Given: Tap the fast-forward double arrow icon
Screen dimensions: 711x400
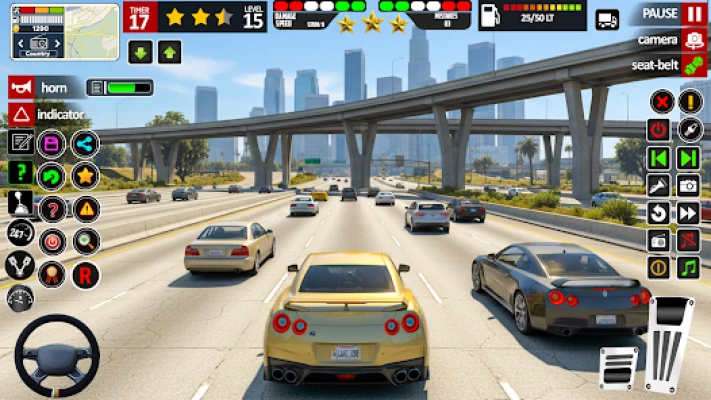Looking at the screenshot, I should (688, 212).
